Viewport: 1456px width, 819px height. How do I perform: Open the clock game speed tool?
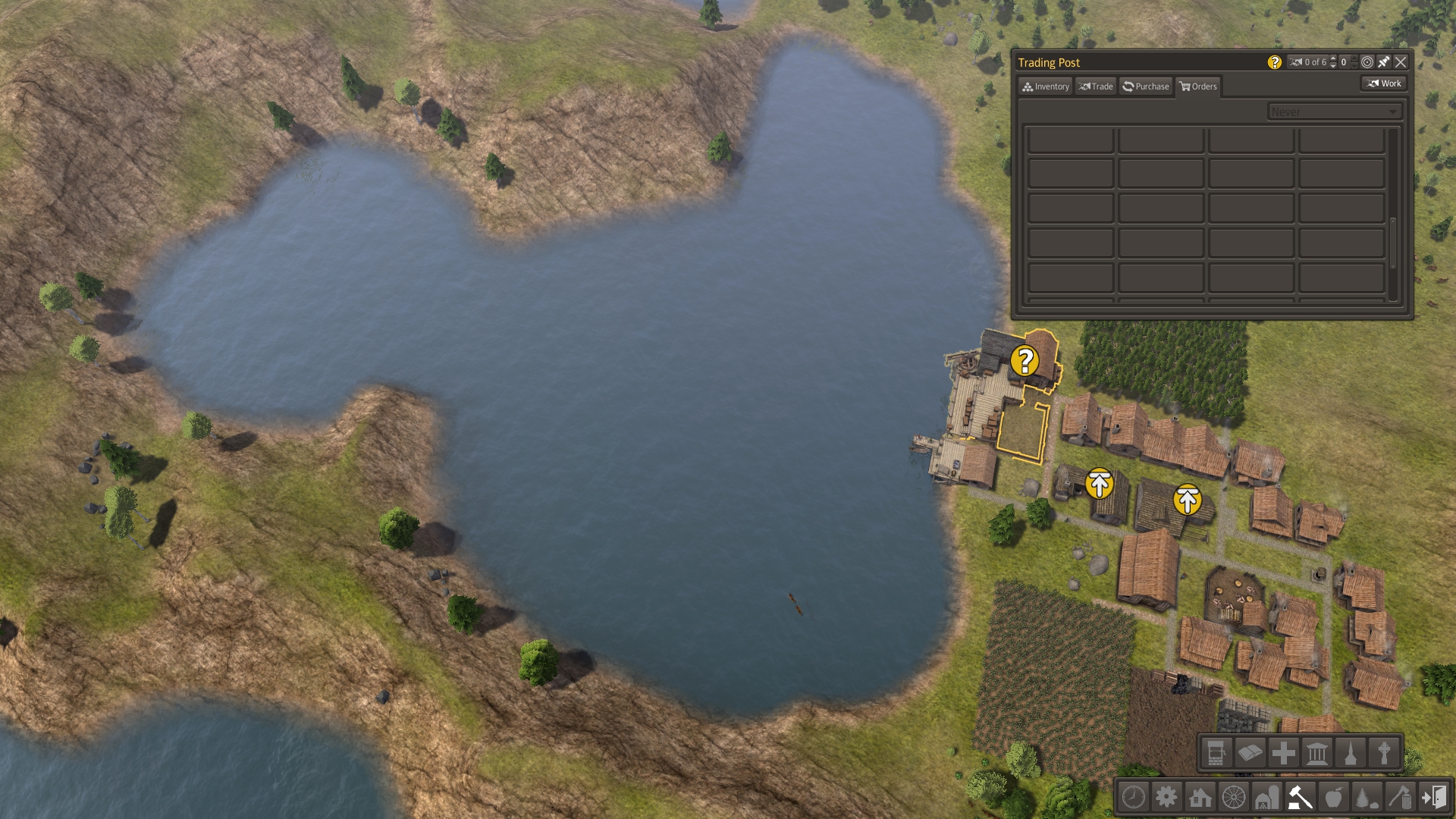[1133, 798]
